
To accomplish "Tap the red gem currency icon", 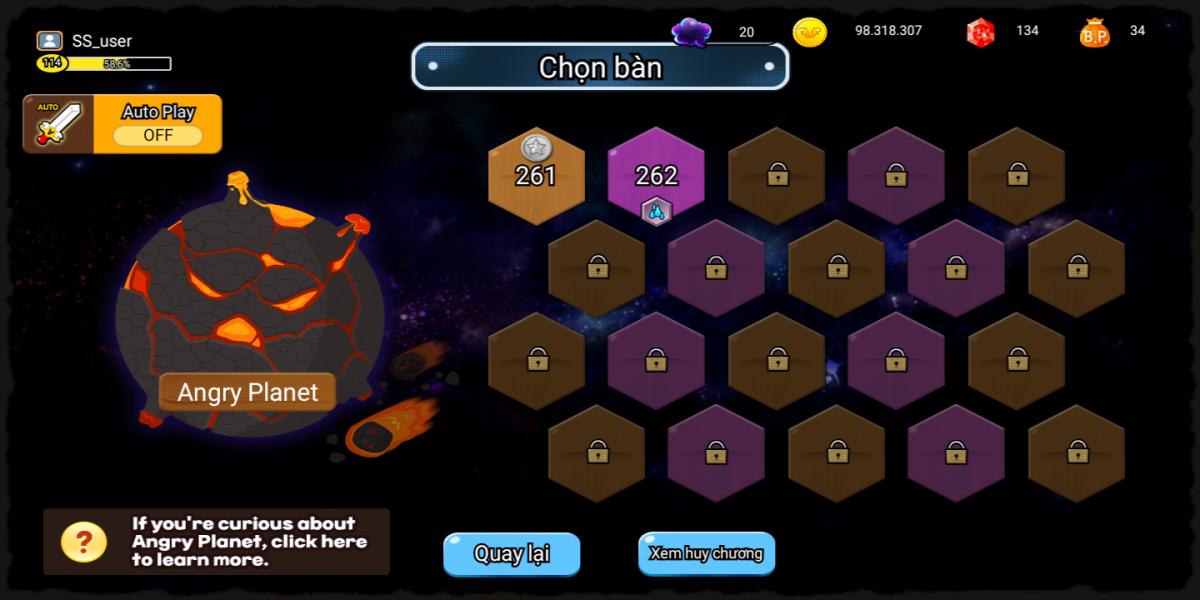I will click(980, 32).
